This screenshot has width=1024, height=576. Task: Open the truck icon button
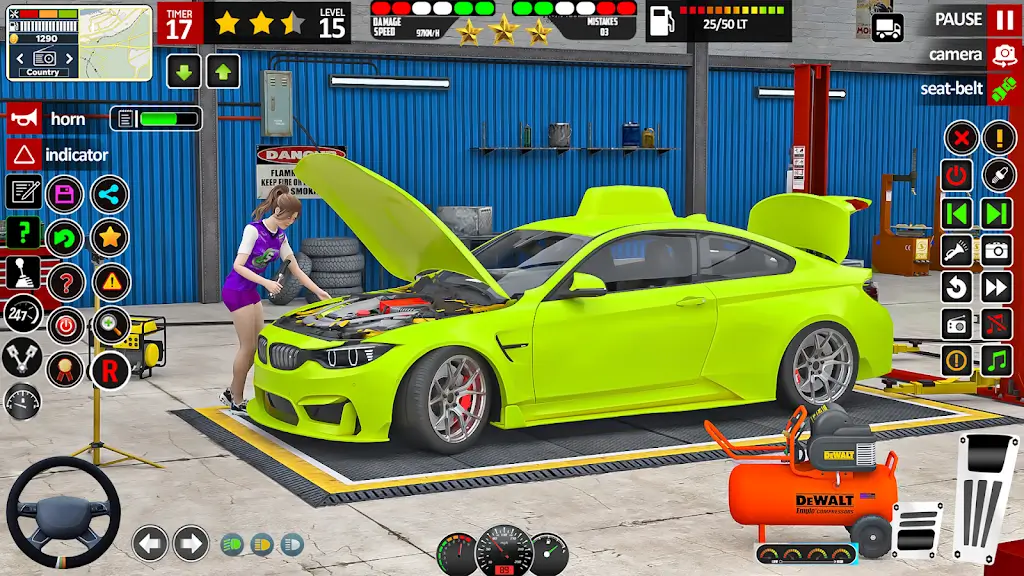887,27
